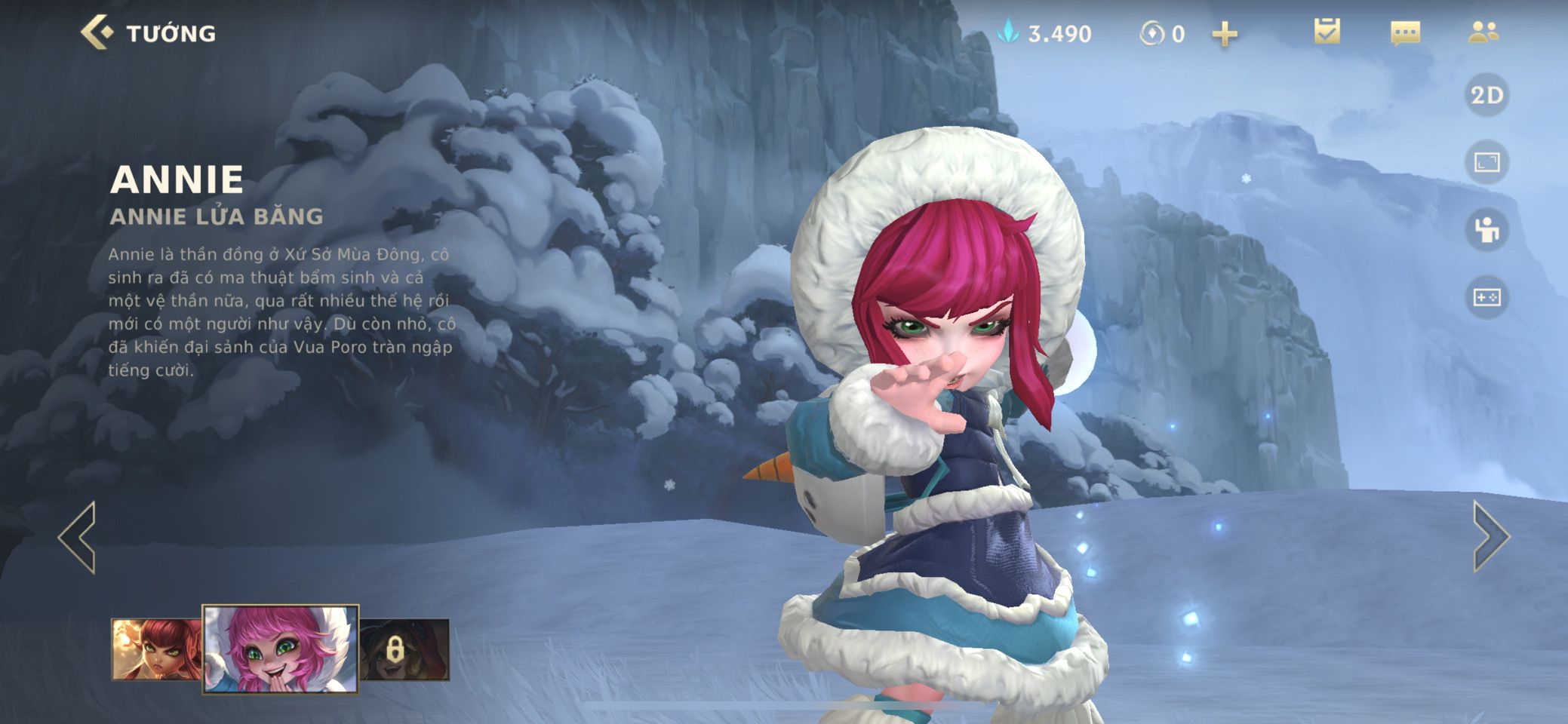This screenshot has height=724, width=1568.
Task: Expand the skin to fullscreen view
Action: [1487, 162]
